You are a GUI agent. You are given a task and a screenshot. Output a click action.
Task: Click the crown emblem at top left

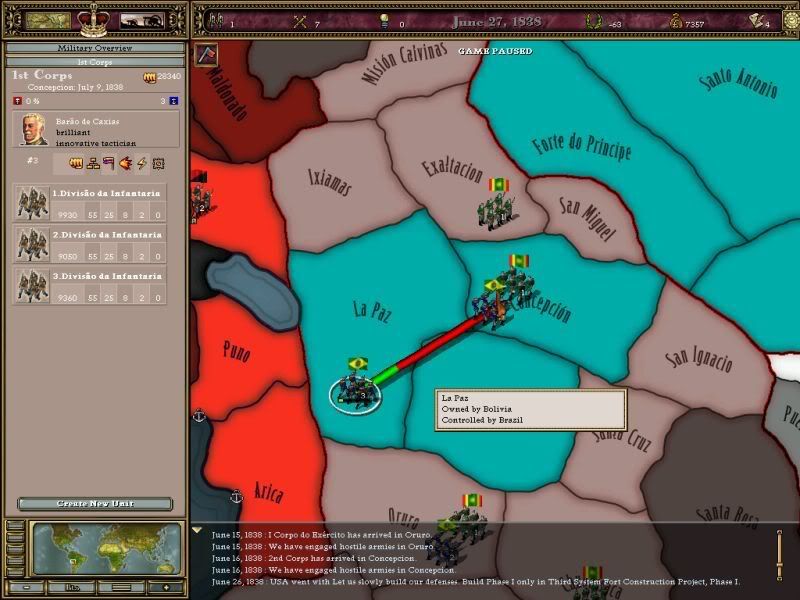pos(93,18)
